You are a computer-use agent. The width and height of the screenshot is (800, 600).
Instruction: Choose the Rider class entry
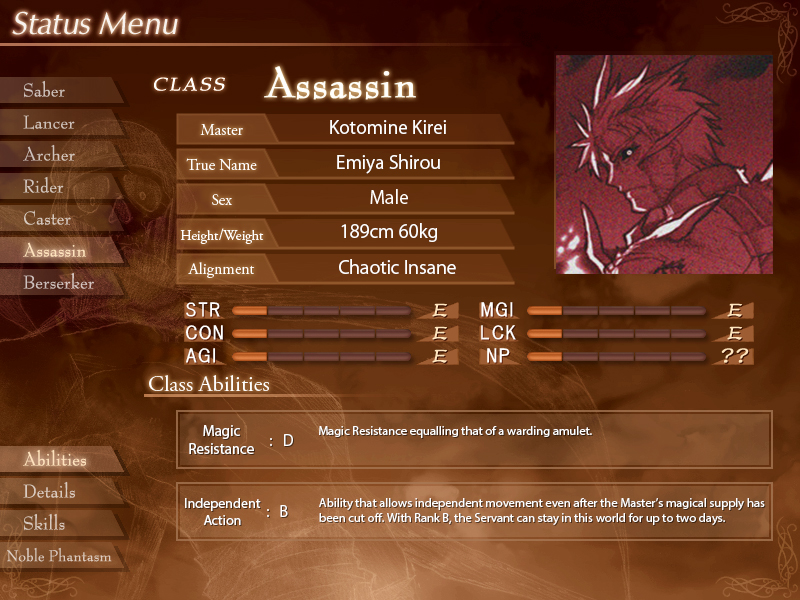point(44,187)
